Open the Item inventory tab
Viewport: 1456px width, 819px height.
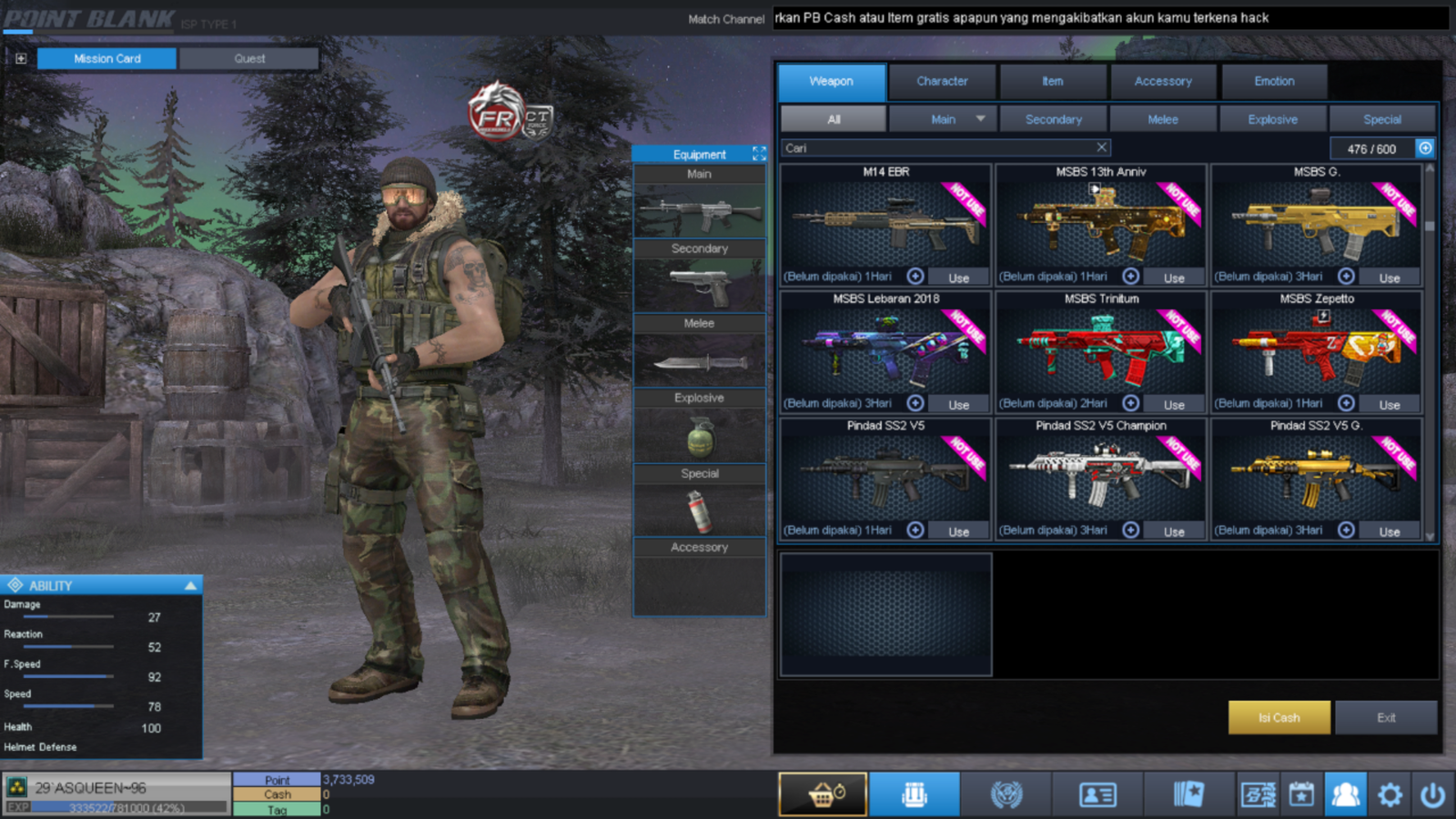coord(1053,81)
